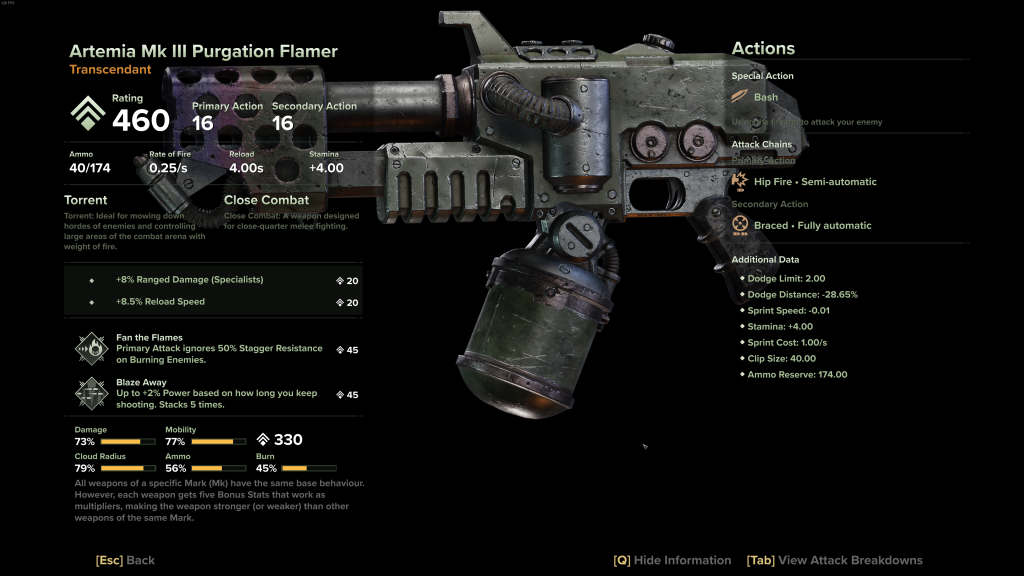The image size is (1024, 576).
Task: Click the Blaze Away blessing icon
Action: [91, 394]
